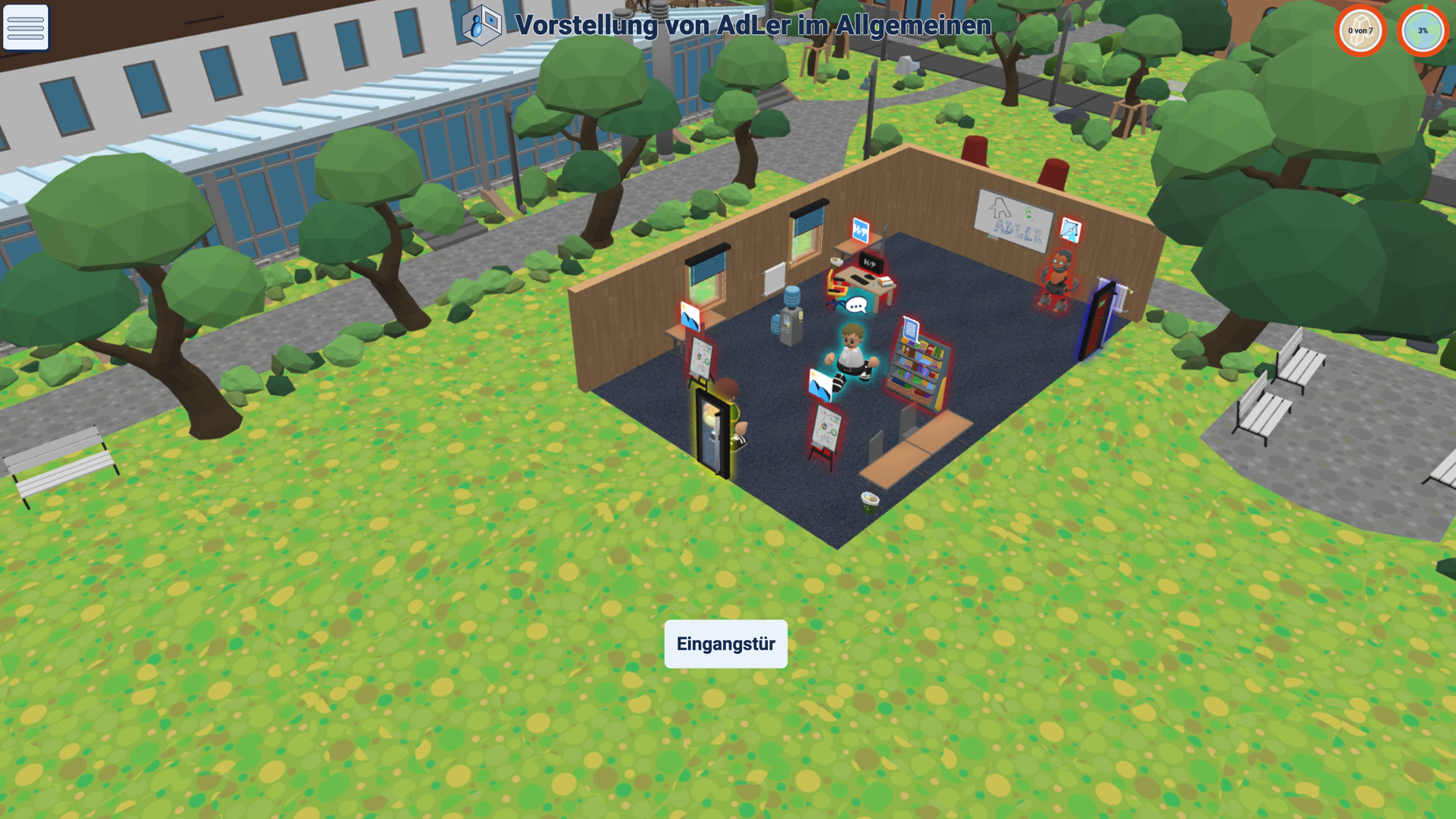The image size is (1456, 819).
Task: Click the AdLer cube logo beside the title
Action: [481, 24]
